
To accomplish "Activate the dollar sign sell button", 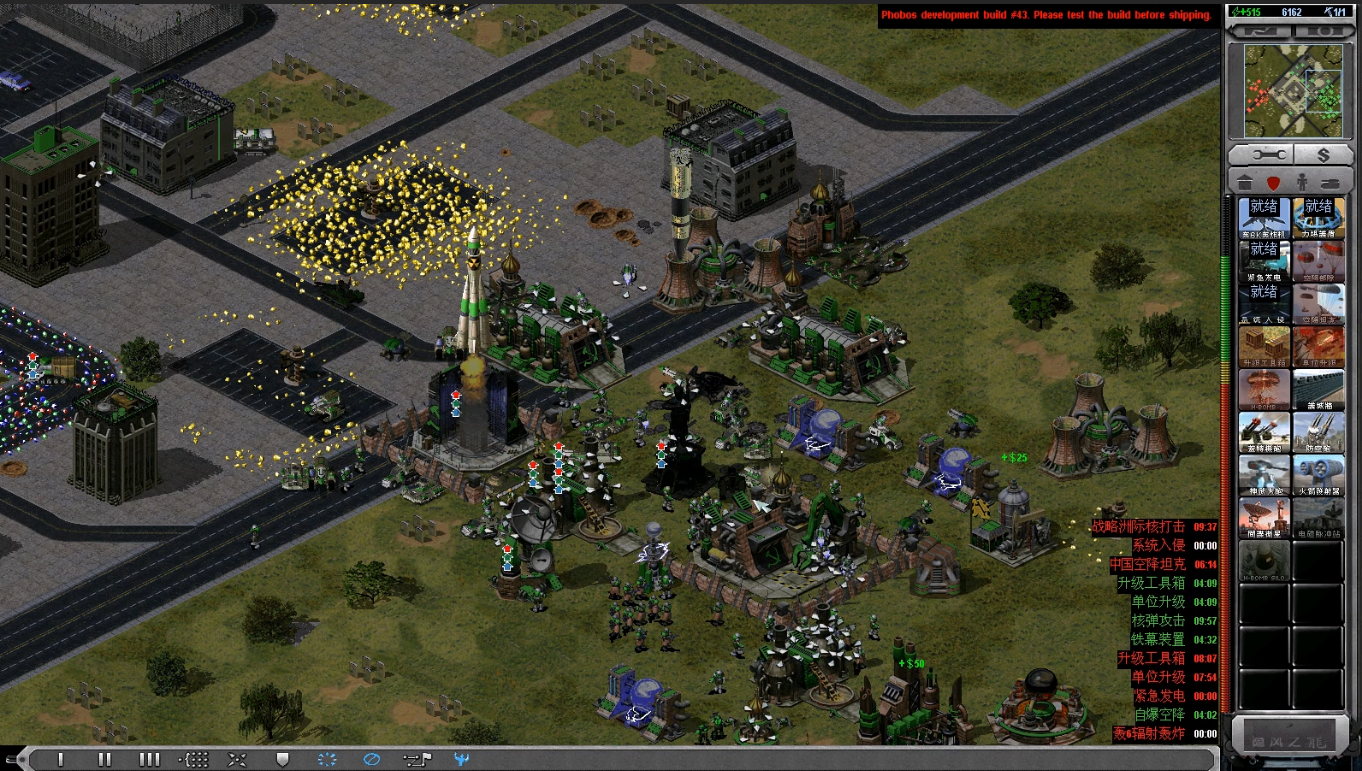I will pyautogui.click(x=1323, y=155).
